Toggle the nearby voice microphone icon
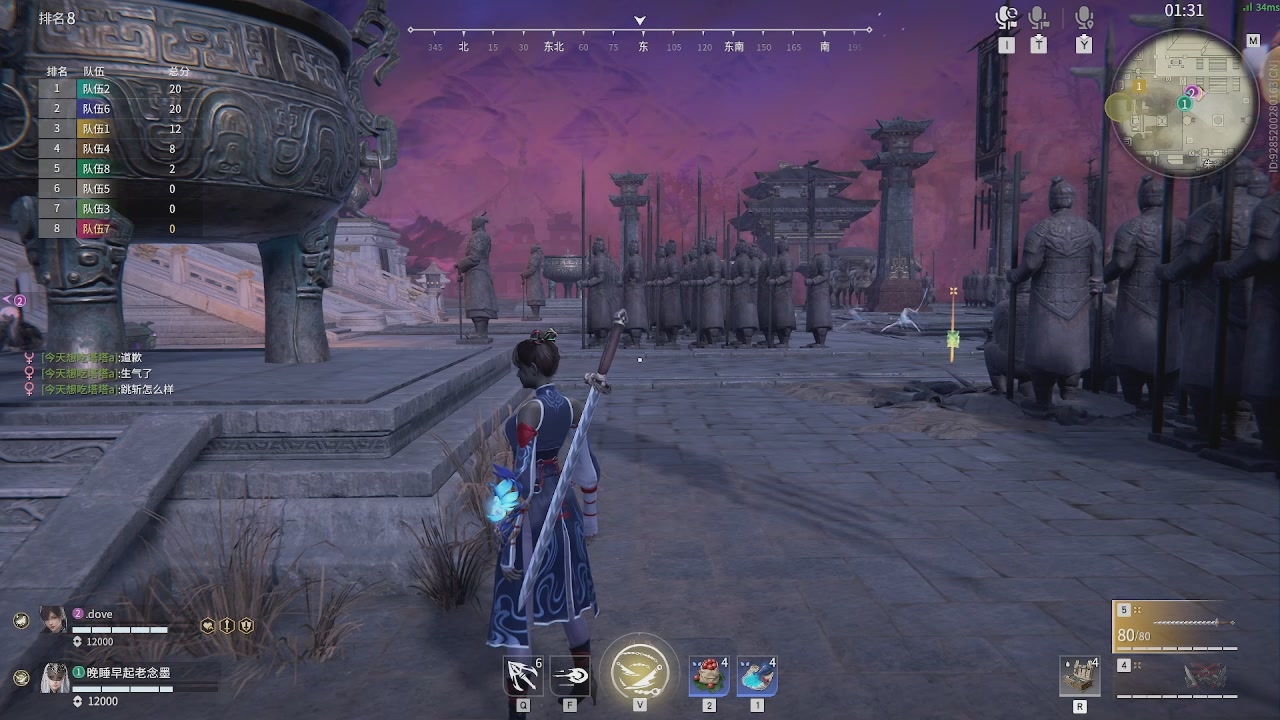 click(x=1084, y=18)
